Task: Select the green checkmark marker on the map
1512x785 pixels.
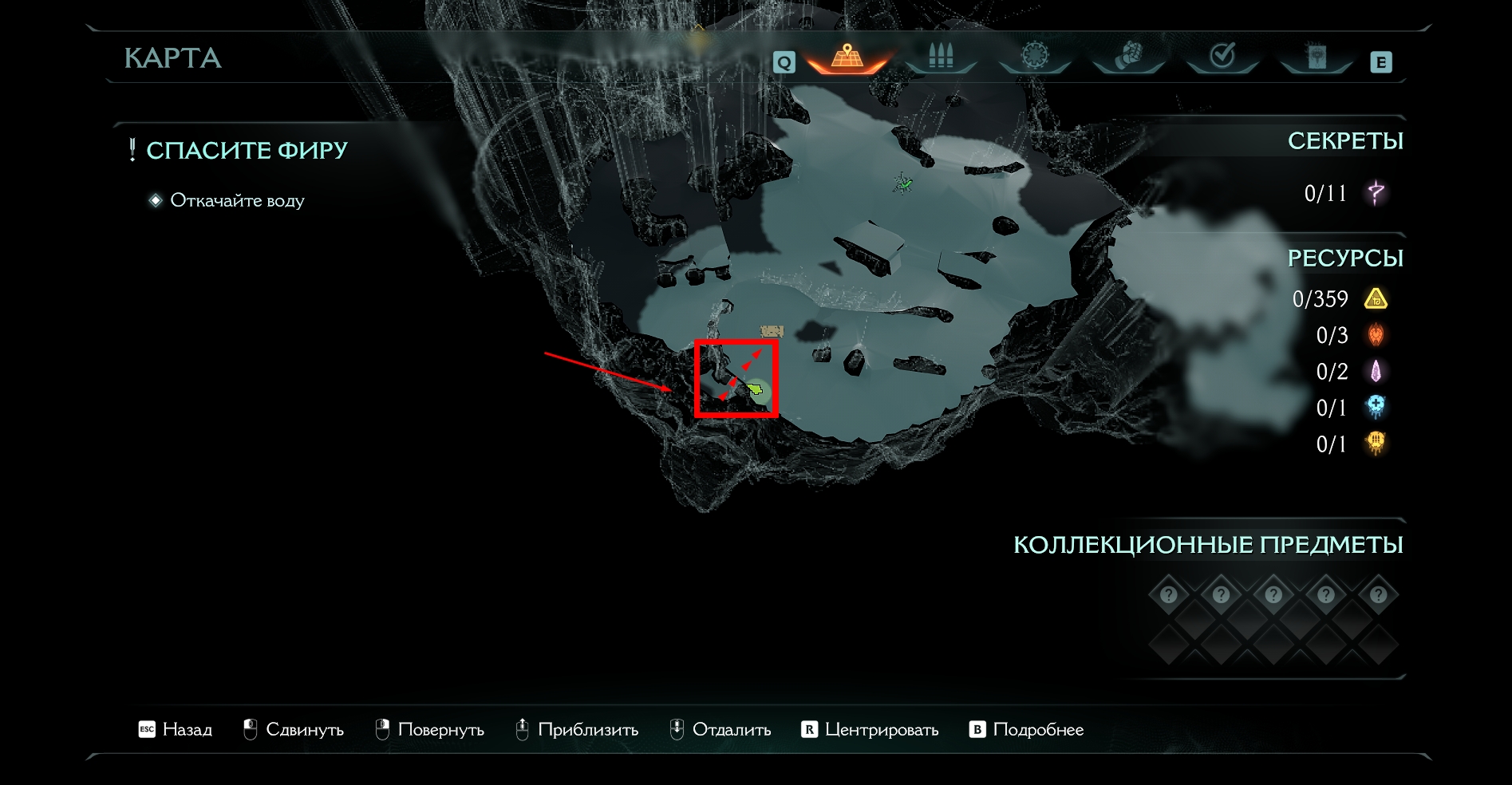Action: 904,183
